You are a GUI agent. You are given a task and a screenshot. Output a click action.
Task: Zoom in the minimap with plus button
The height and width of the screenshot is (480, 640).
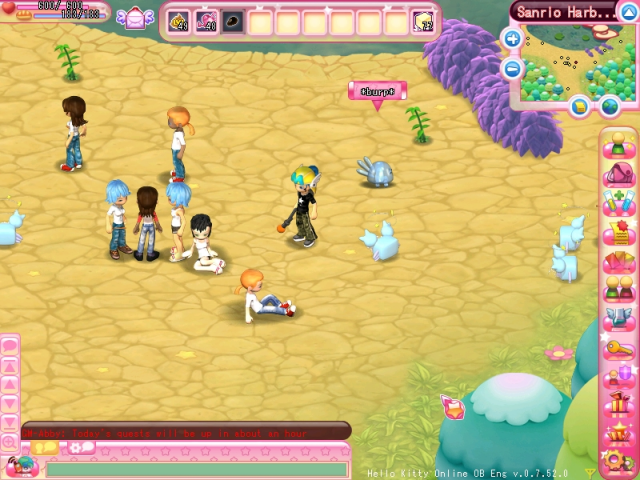coord(512,39)
